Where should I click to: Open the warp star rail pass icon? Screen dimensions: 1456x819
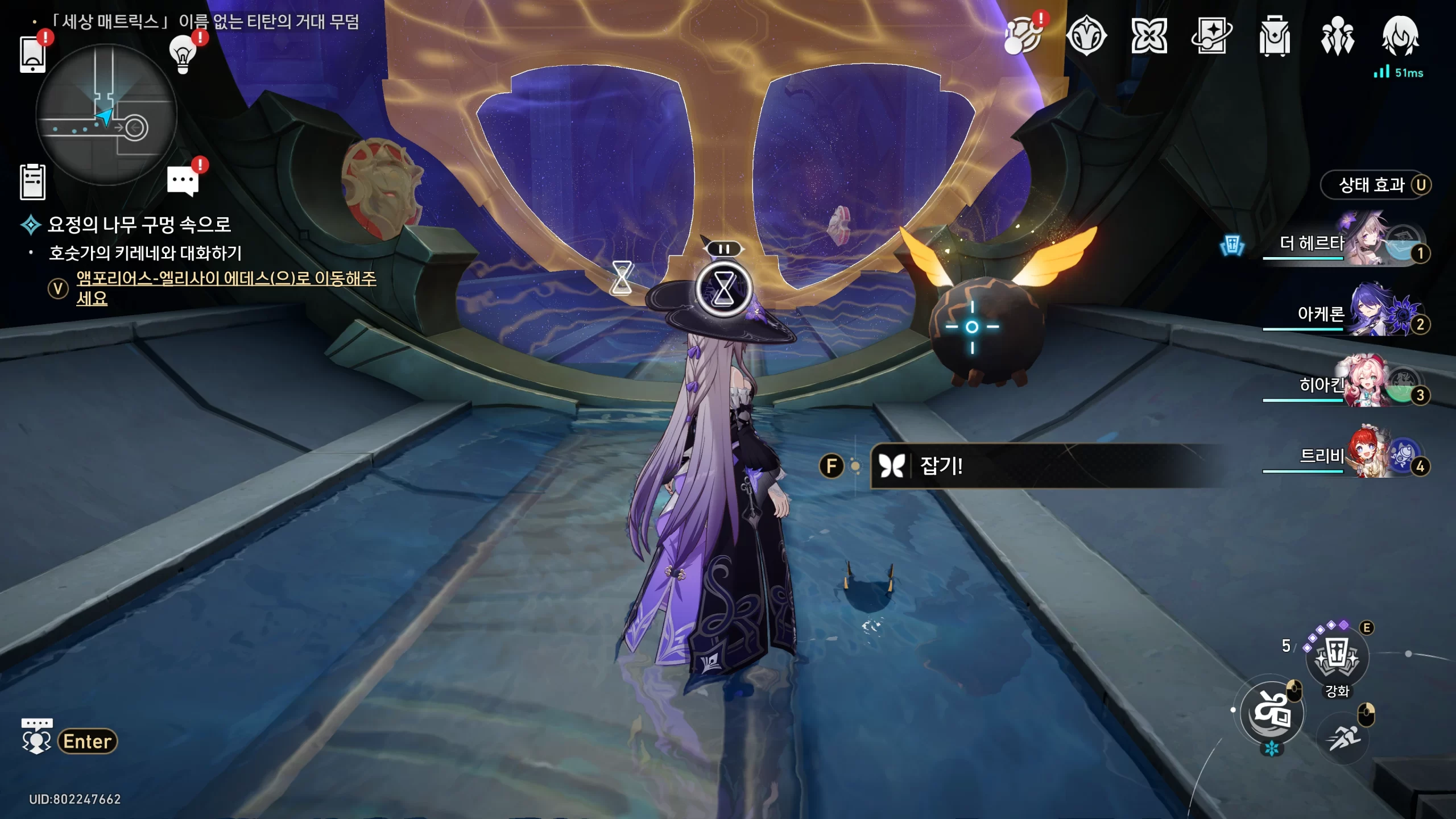pyautogui.click(x=1211, y=35)
